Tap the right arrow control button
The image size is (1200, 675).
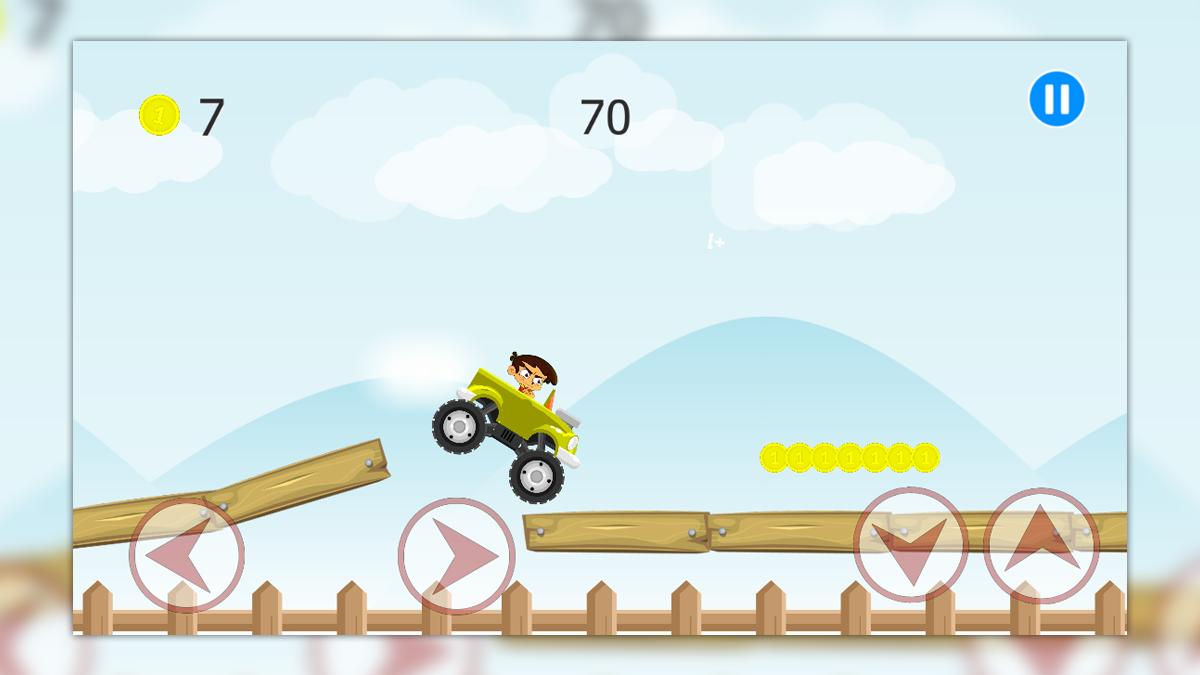click(457, 556)
